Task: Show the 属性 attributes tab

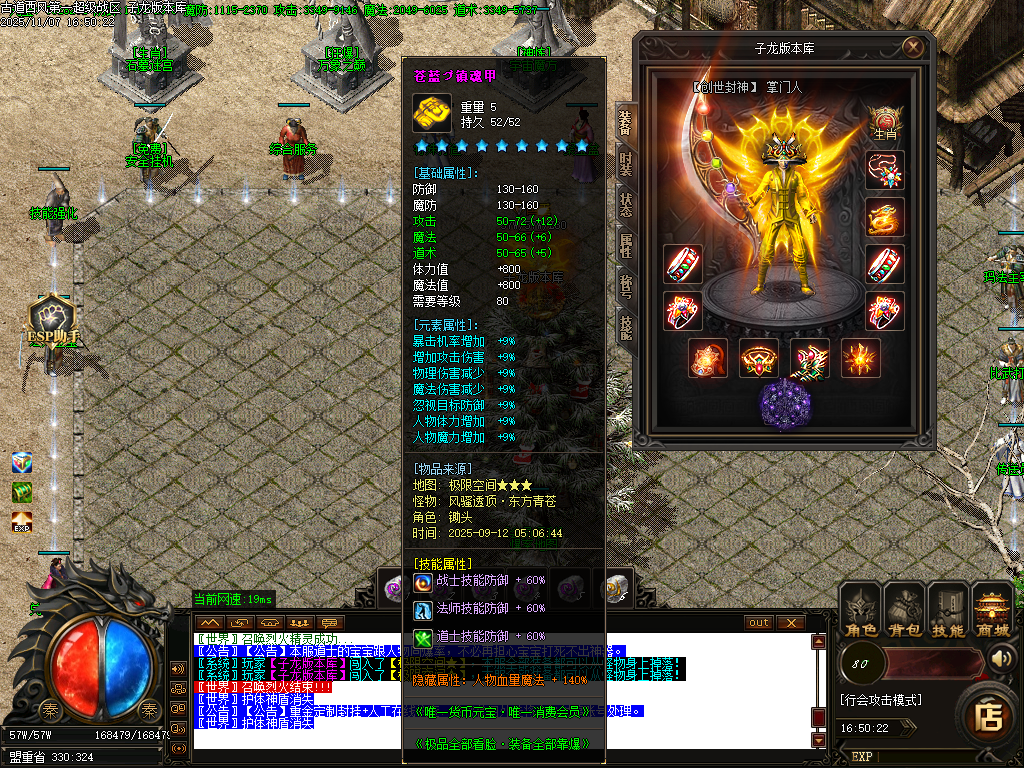Action: (625, 245)
